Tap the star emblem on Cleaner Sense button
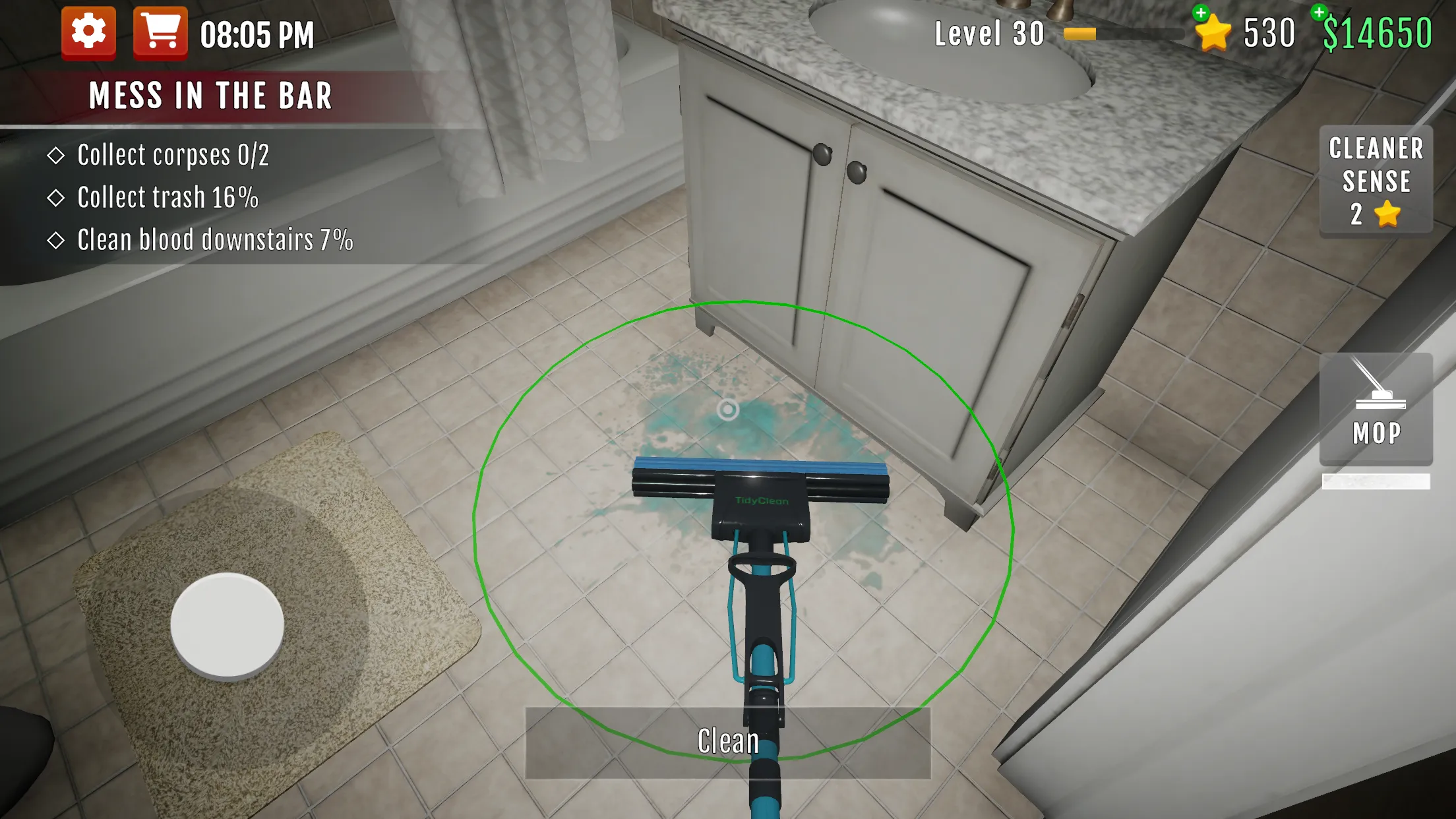 tap(1387, 212)
